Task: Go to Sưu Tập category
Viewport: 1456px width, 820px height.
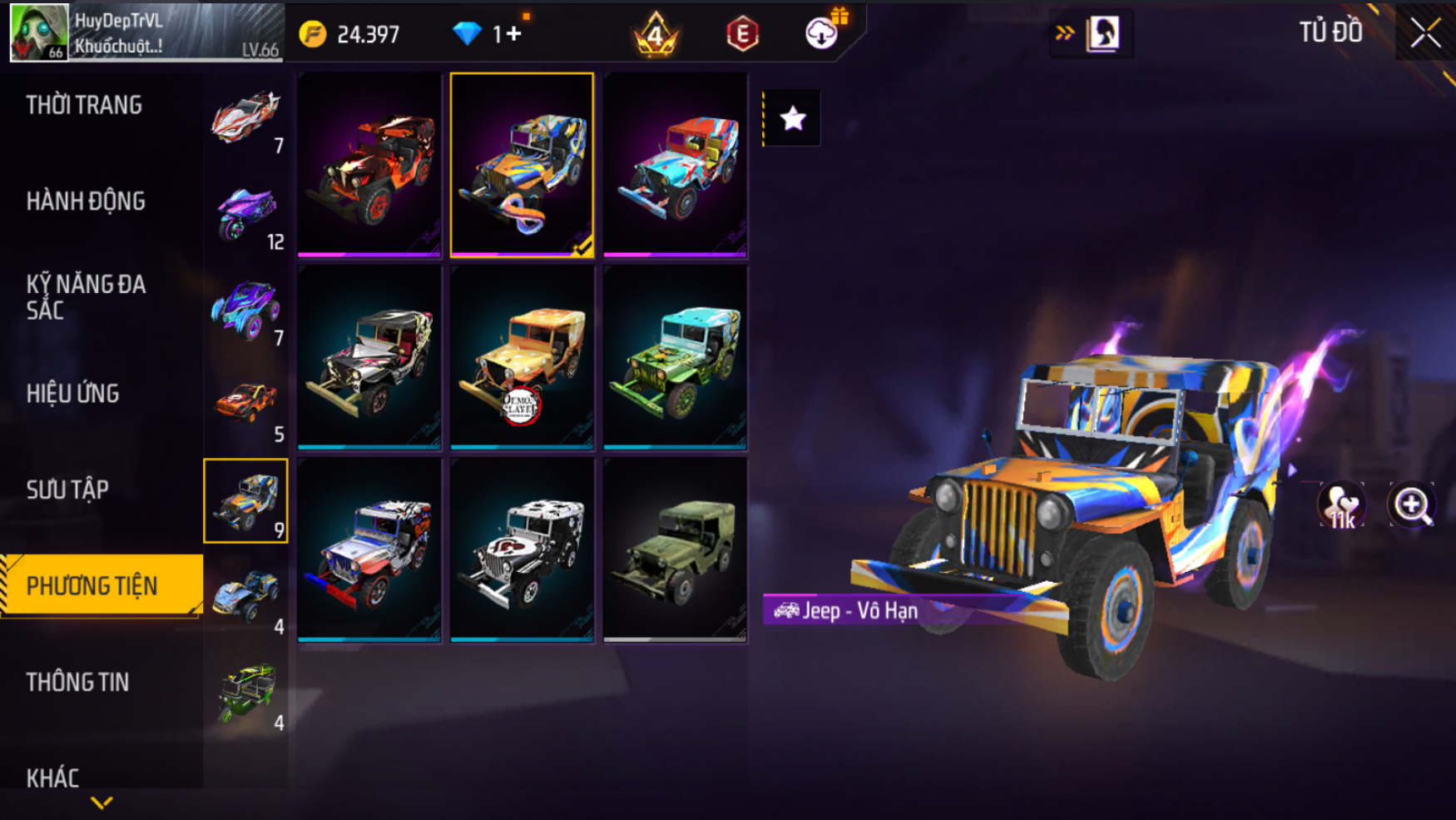Action: tap(67, 490)
